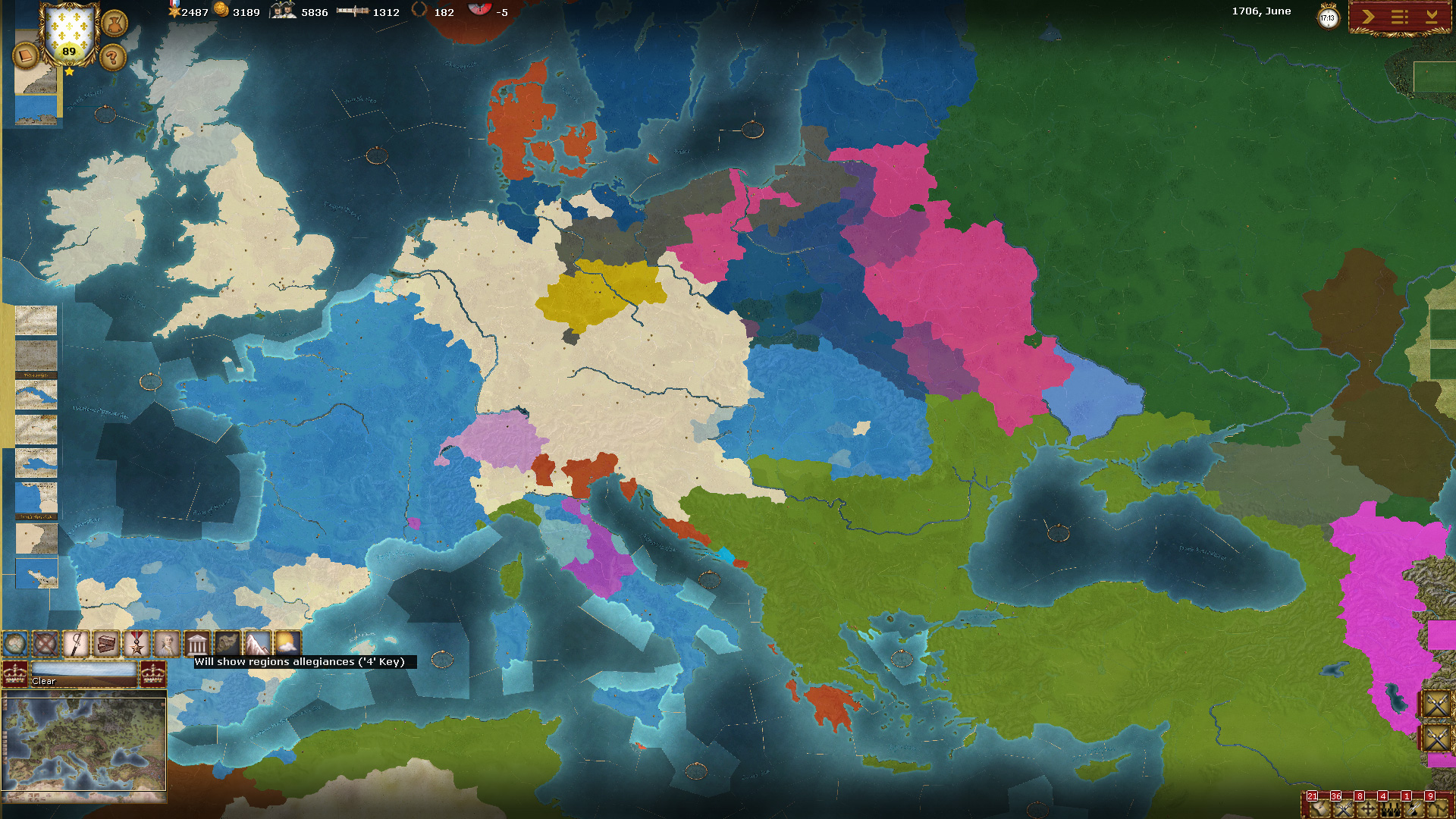Screen dimensions: 1456x819
Task: Click the Clear weather gauge bar
Action: (x=85, y=675)
